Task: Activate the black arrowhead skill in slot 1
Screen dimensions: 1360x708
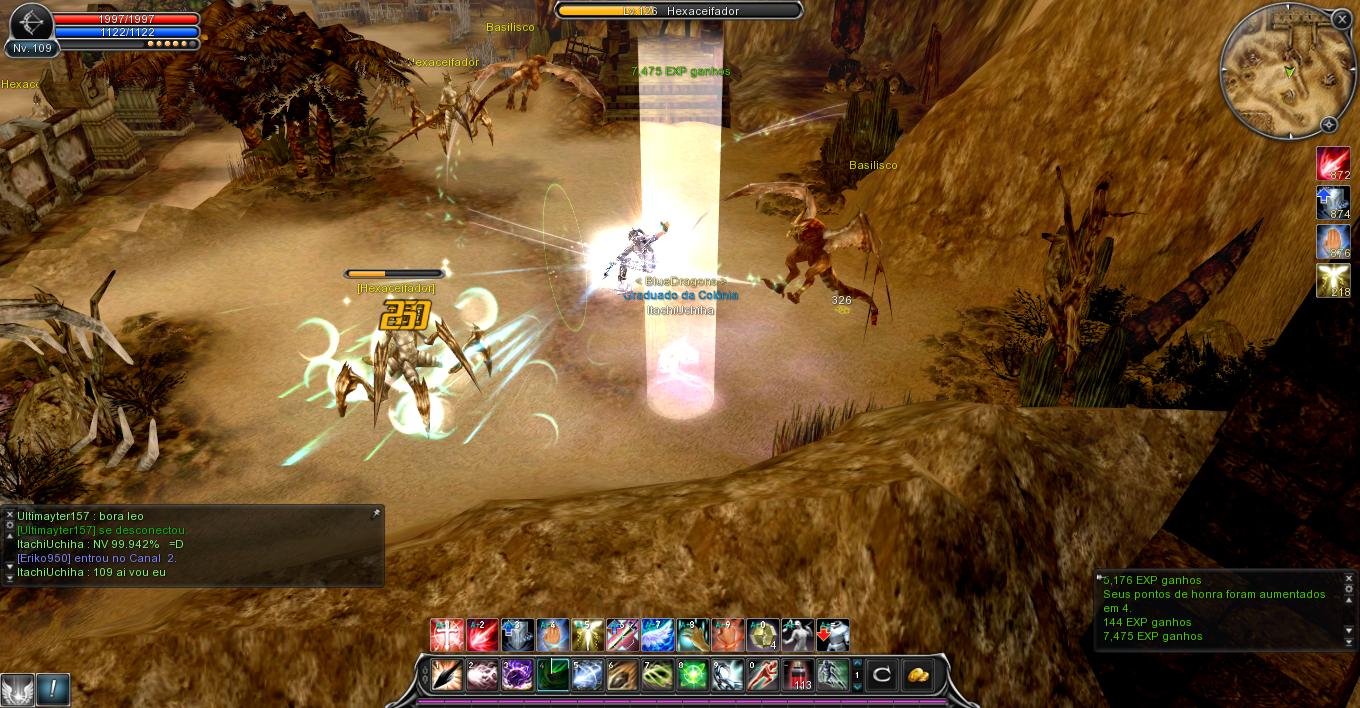Action: click(x=447, y=675)
